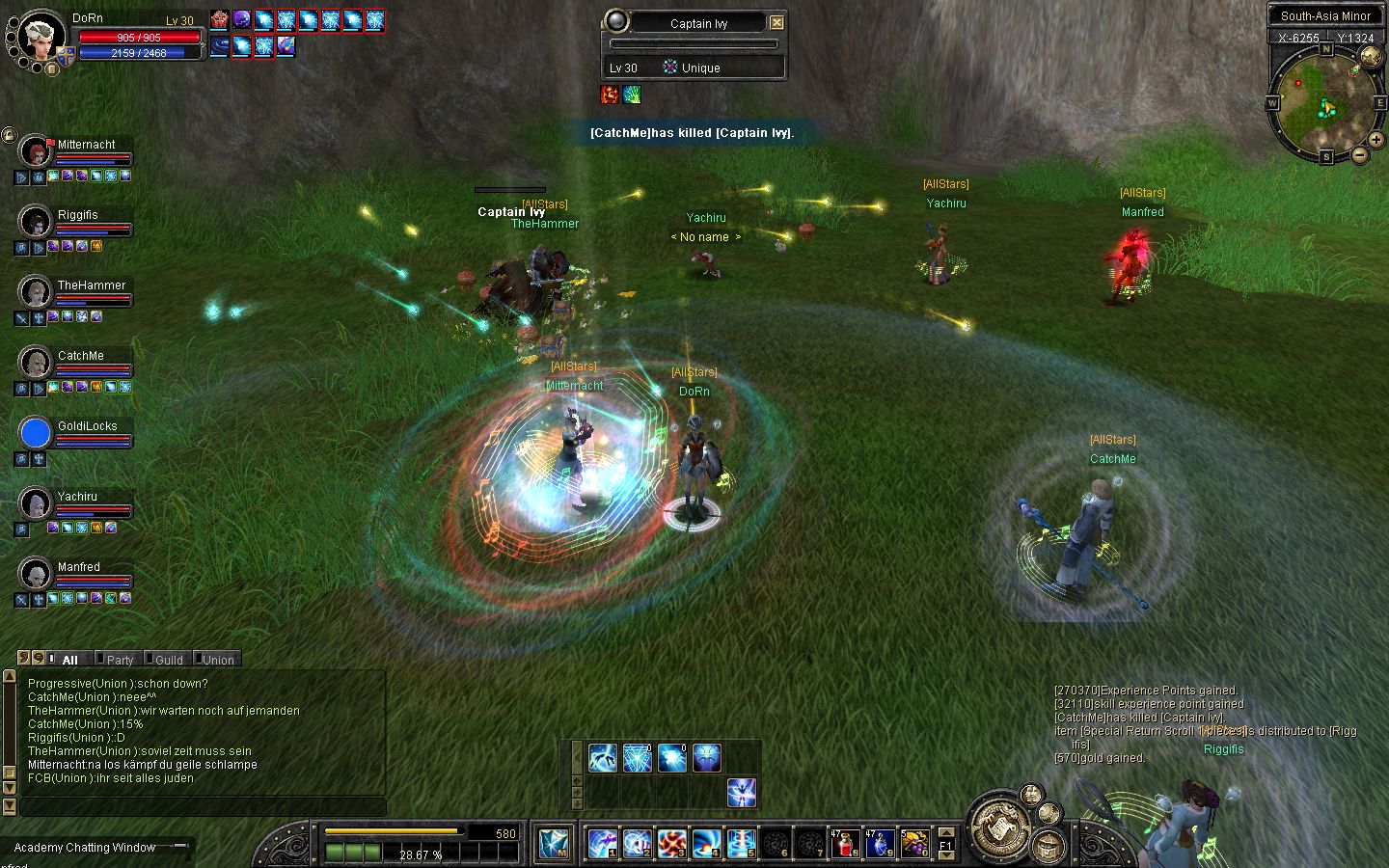This screenshot has height=868, width=1389.
Task: Zoom in the minimap with plus button
Action: point(1375,140)
